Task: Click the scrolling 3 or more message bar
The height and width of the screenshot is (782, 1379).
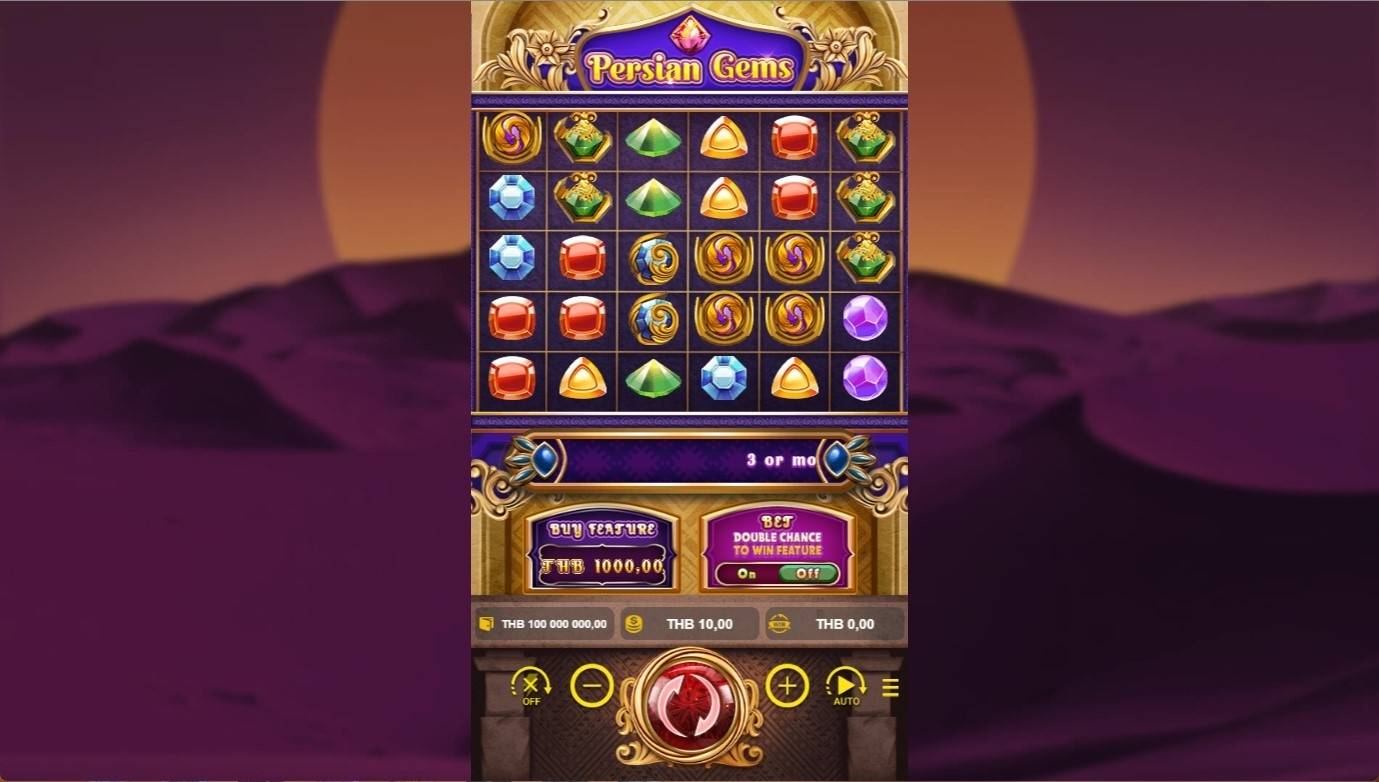Action: click(x=690, y=458)
